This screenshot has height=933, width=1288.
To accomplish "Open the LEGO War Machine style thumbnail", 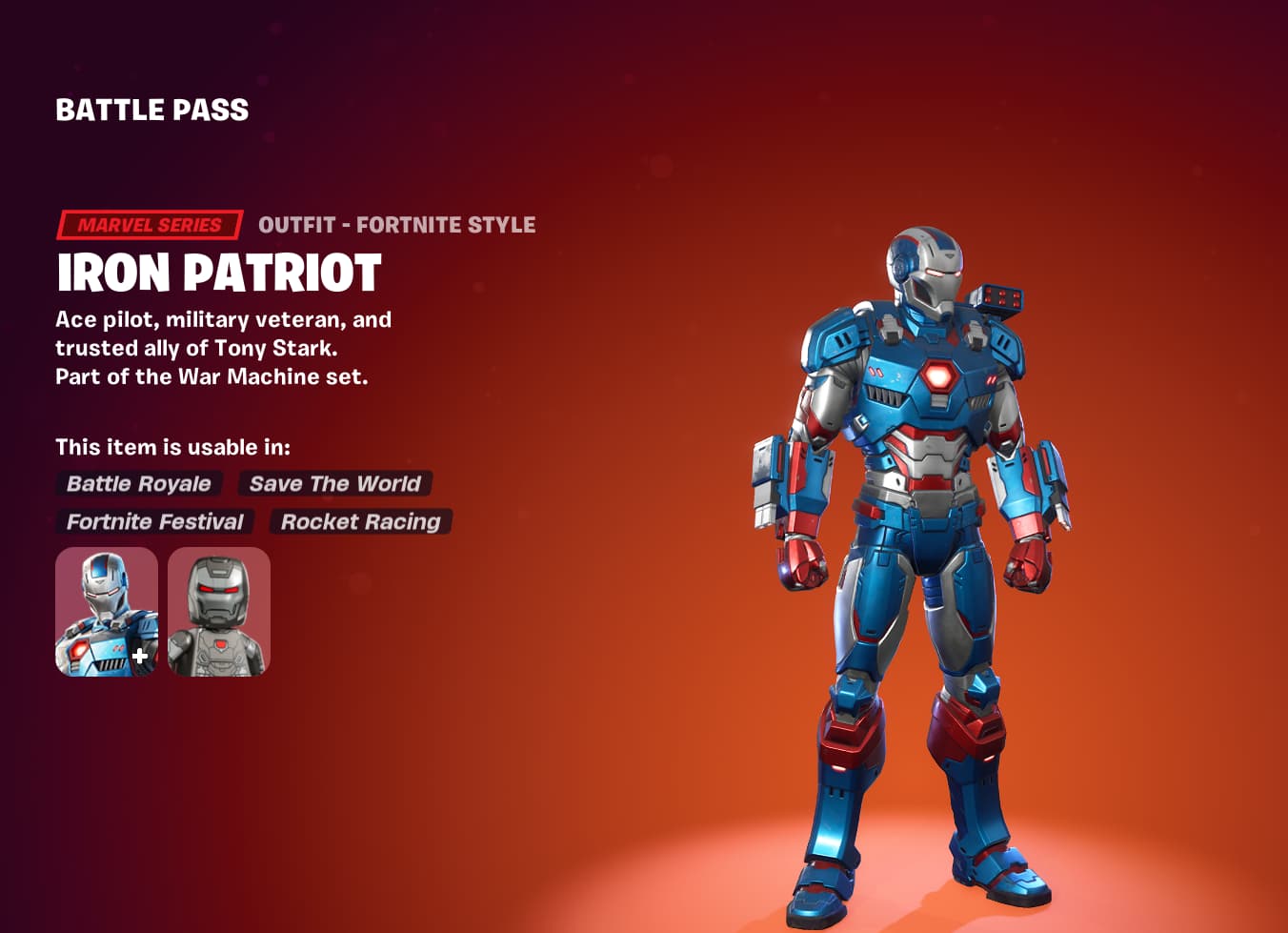I will (216, 611).
